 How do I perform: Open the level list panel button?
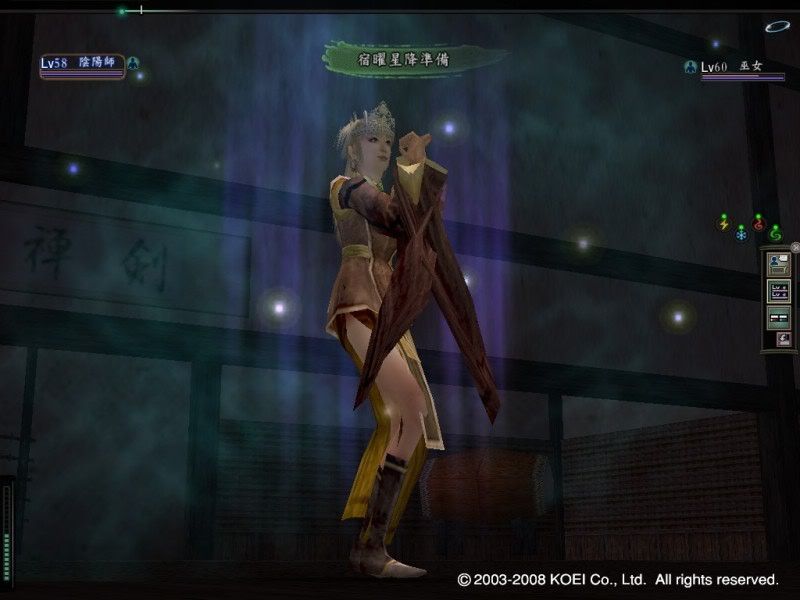coord(778,292)
